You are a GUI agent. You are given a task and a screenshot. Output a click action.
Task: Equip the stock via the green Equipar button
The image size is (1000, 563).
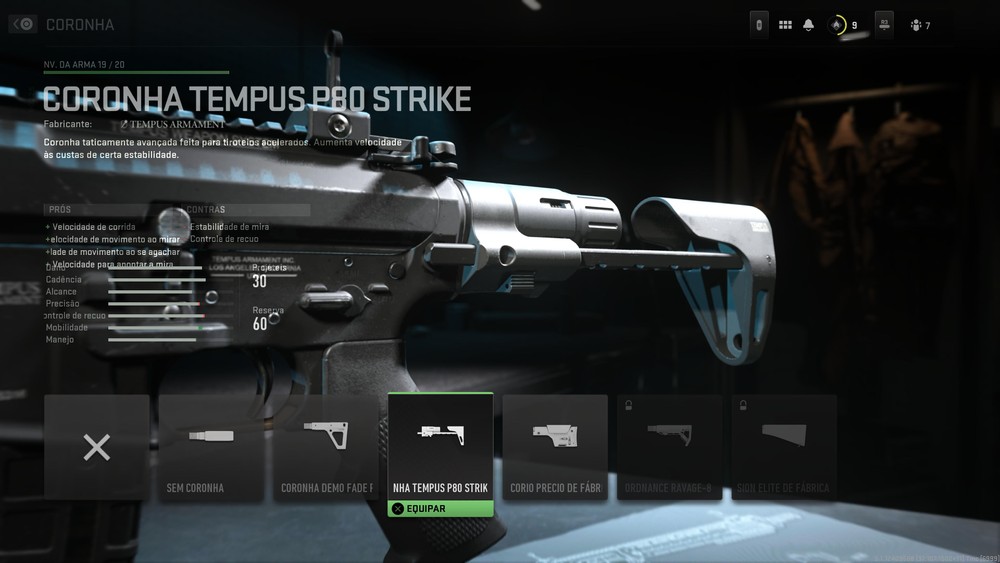(x=440, y=508)
